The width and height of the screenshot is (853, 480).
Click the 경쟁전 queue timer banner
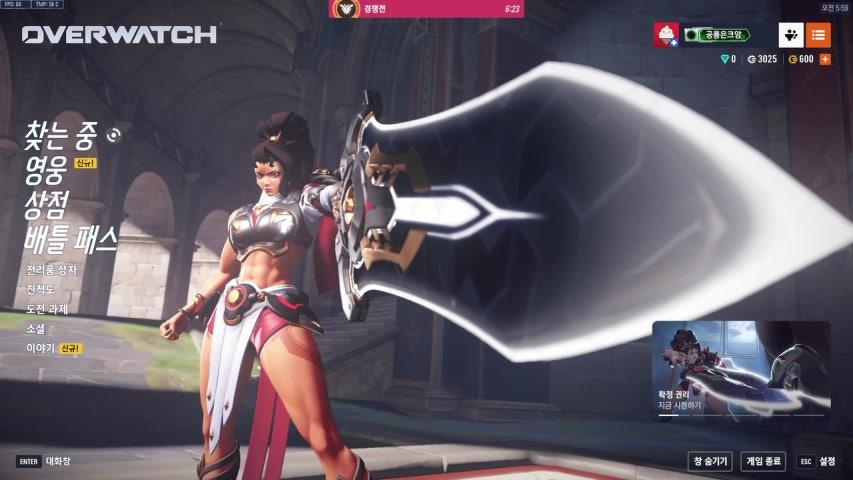[x=426, y=9]
